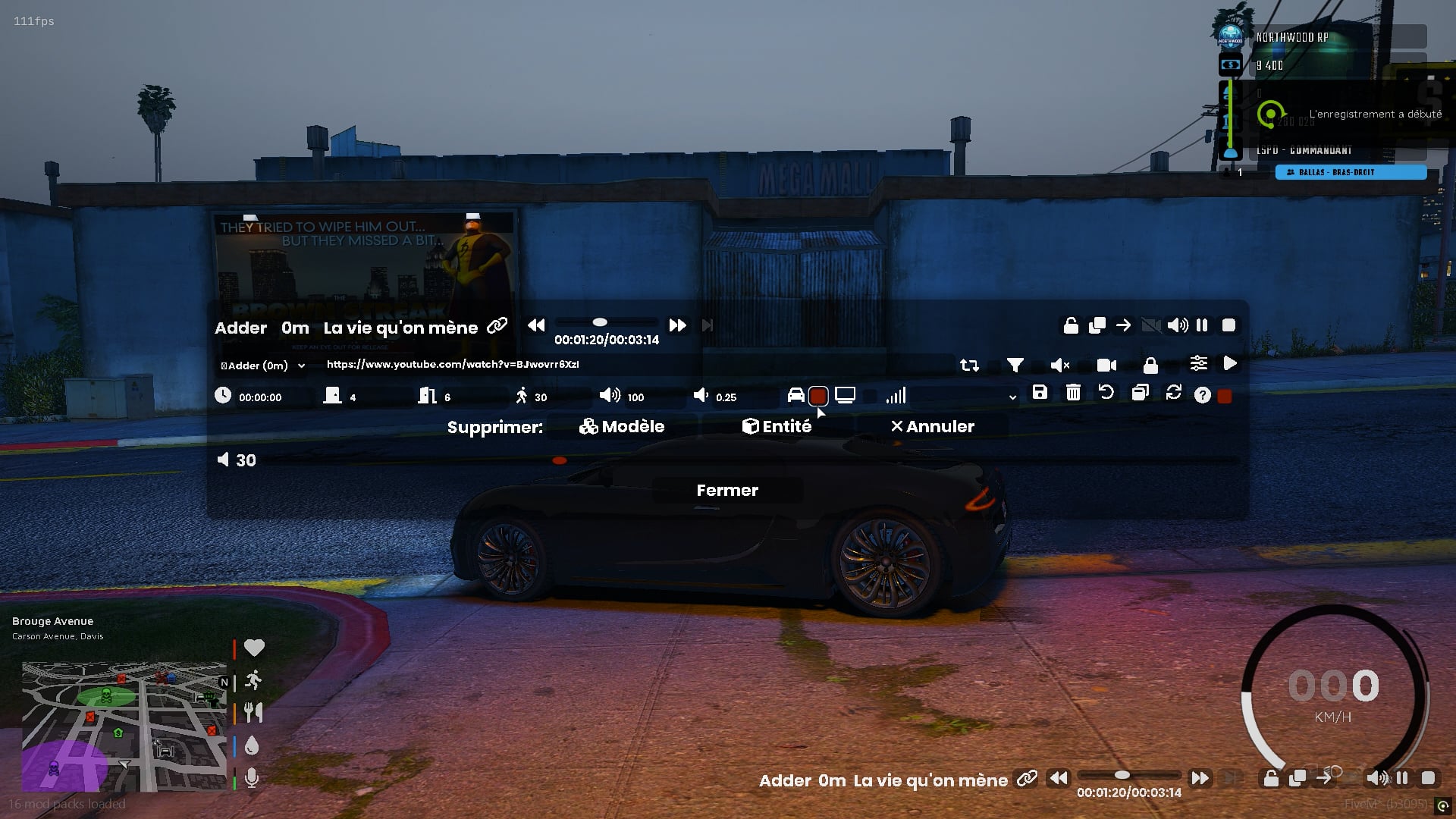
Task: Click the closed padlock icon
Action: (1150, 366)
